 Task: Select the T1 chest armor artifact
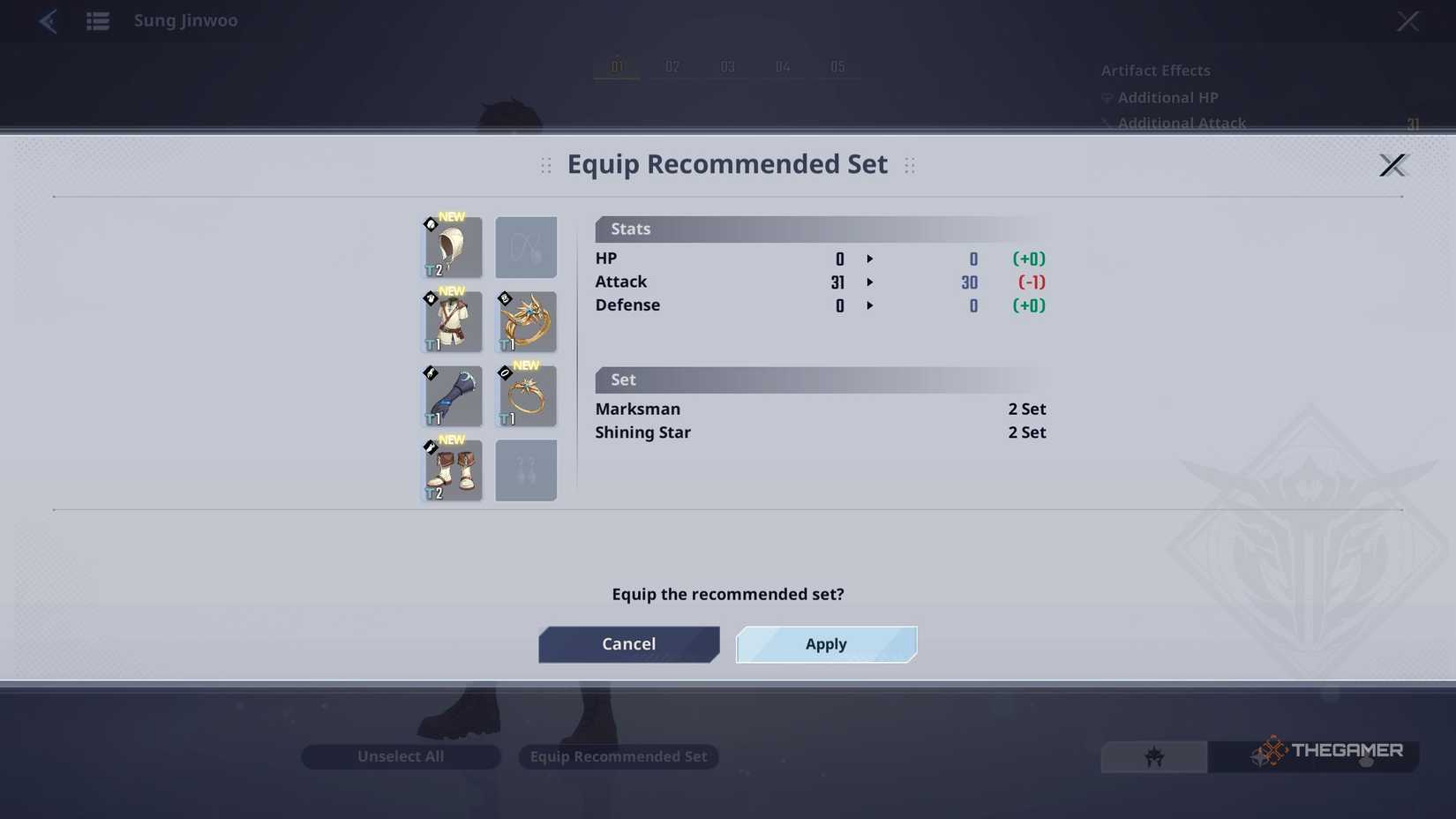452,322
